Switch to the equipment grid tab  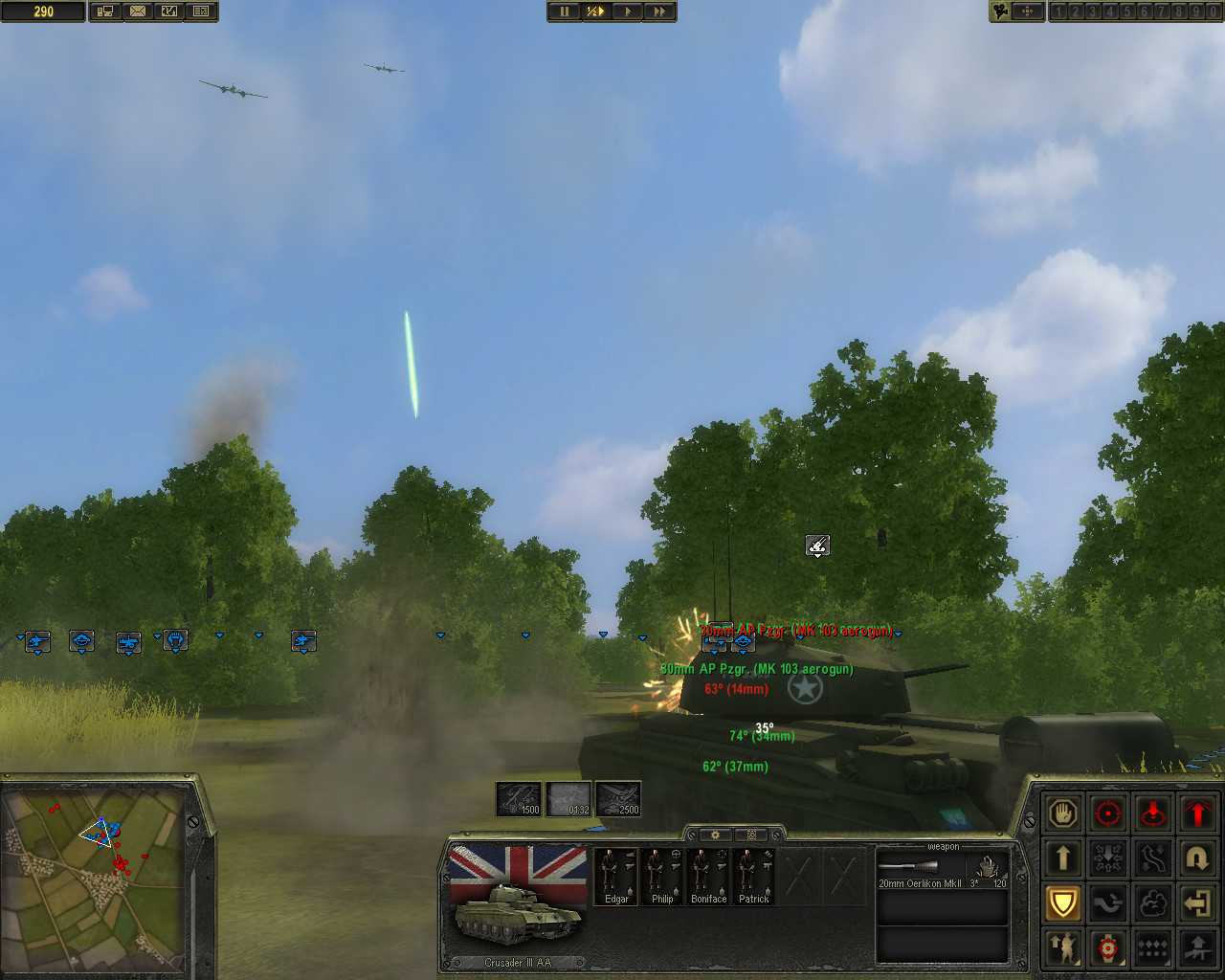(x=752, y=835)
